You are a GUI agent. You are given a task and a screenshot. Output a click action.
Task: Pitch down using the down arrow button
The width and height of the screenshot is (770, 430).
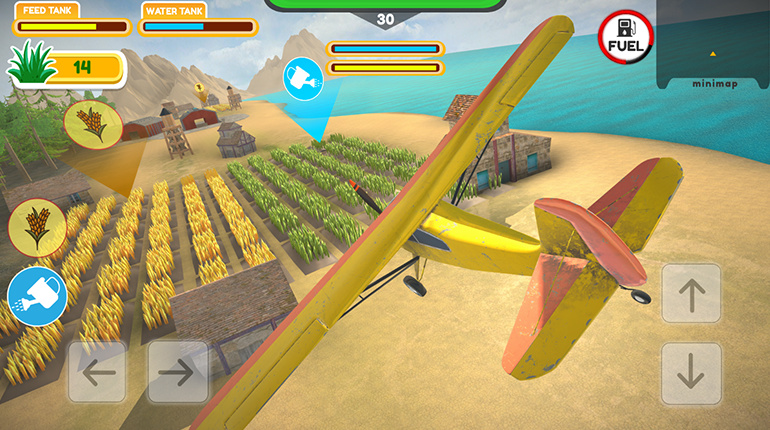click(x=691, y=373)
